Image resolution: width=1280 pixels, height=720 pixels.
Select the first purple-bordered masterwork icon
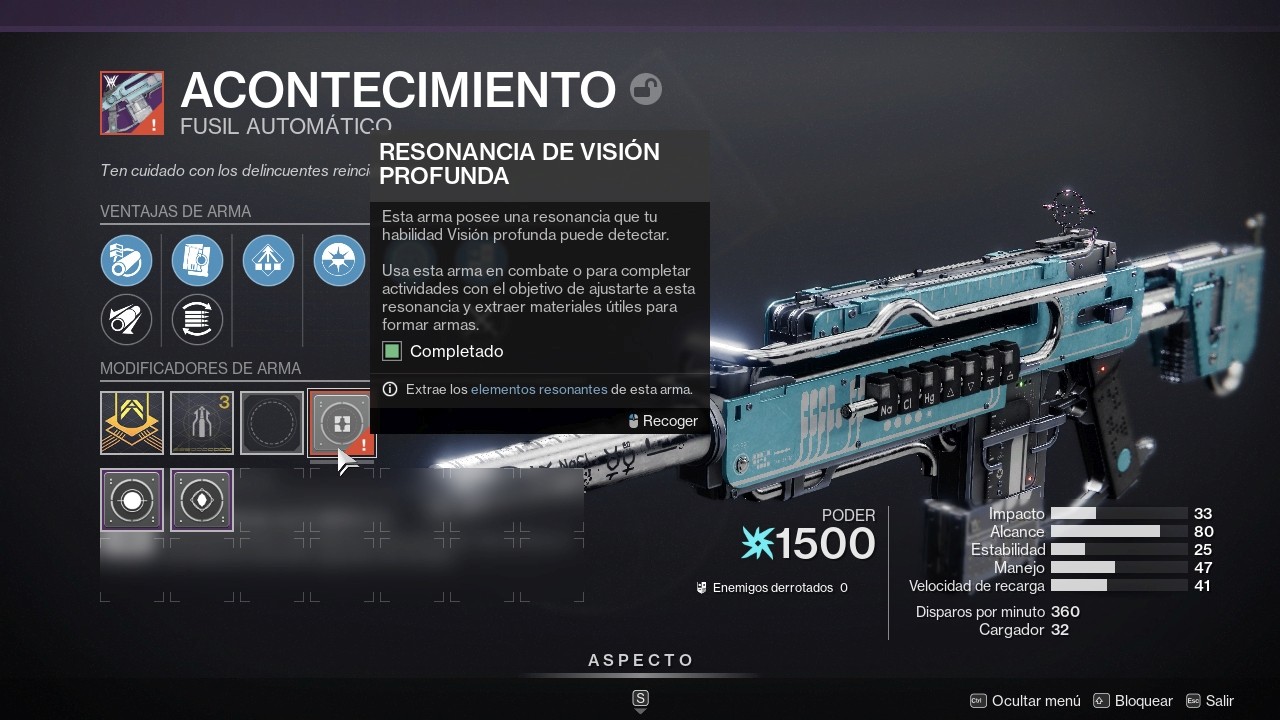point(131,498)
